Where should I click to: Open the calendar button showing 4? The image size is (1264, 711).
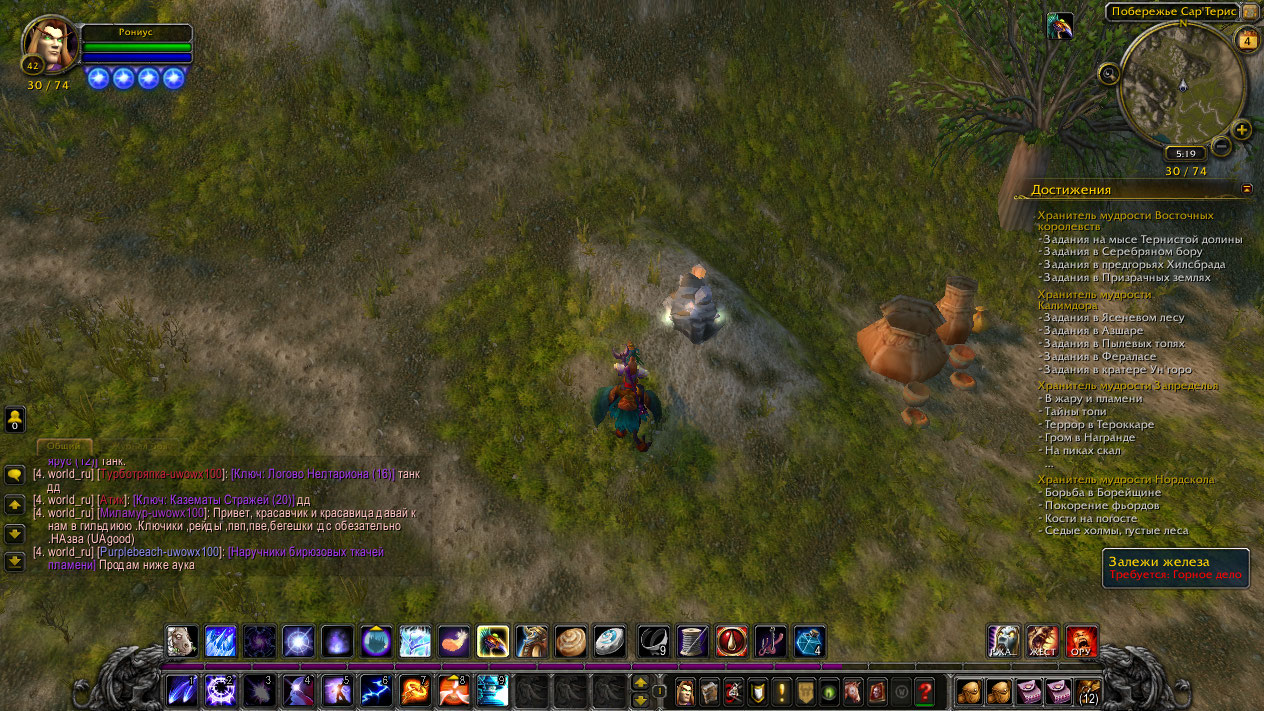[1247, 41]
